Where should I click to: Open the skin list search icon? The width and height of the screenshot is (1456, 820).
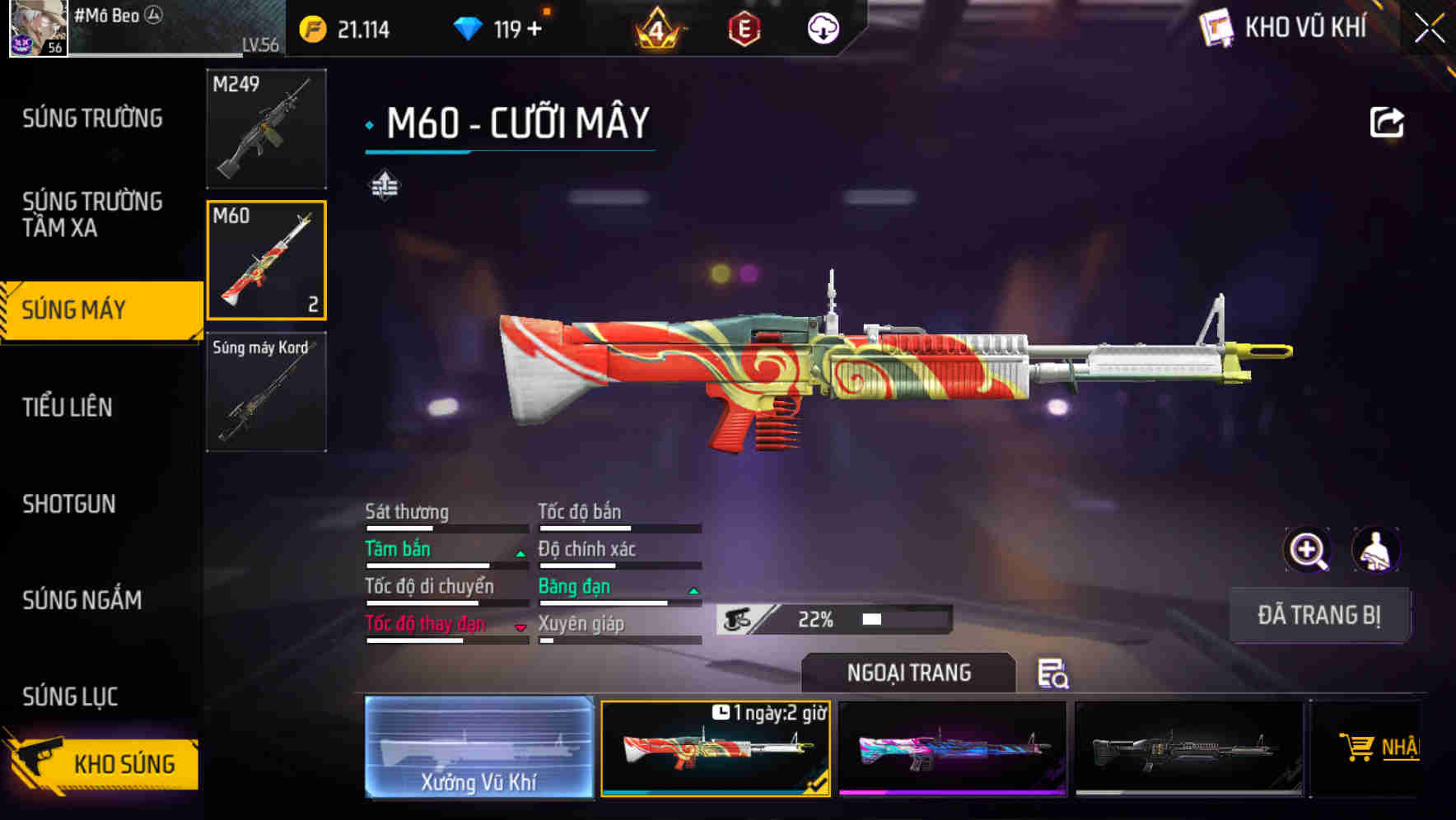[1052, 673]
